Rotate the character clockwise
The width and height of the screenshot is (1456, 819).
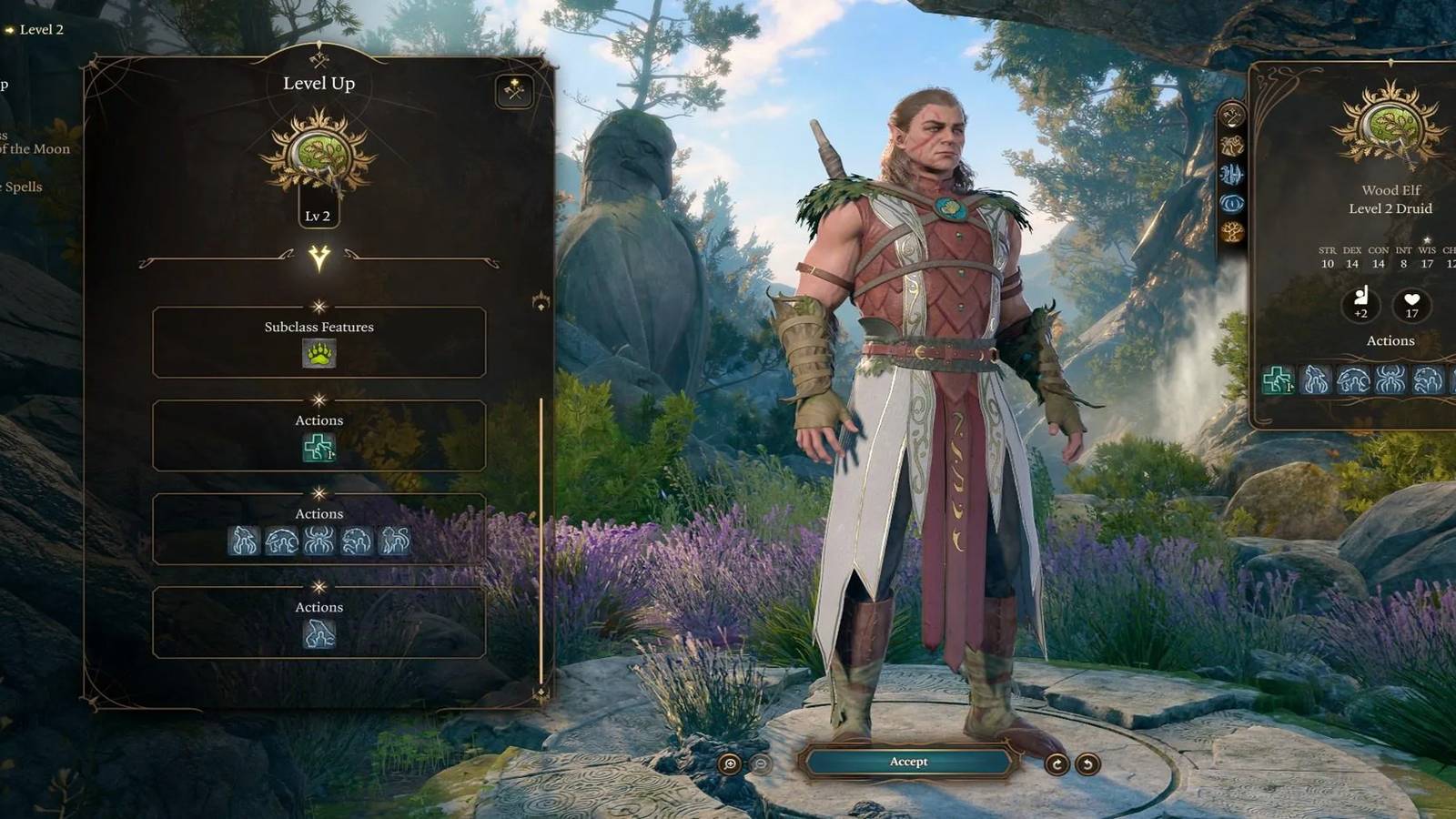click(x=1057, y=764)
